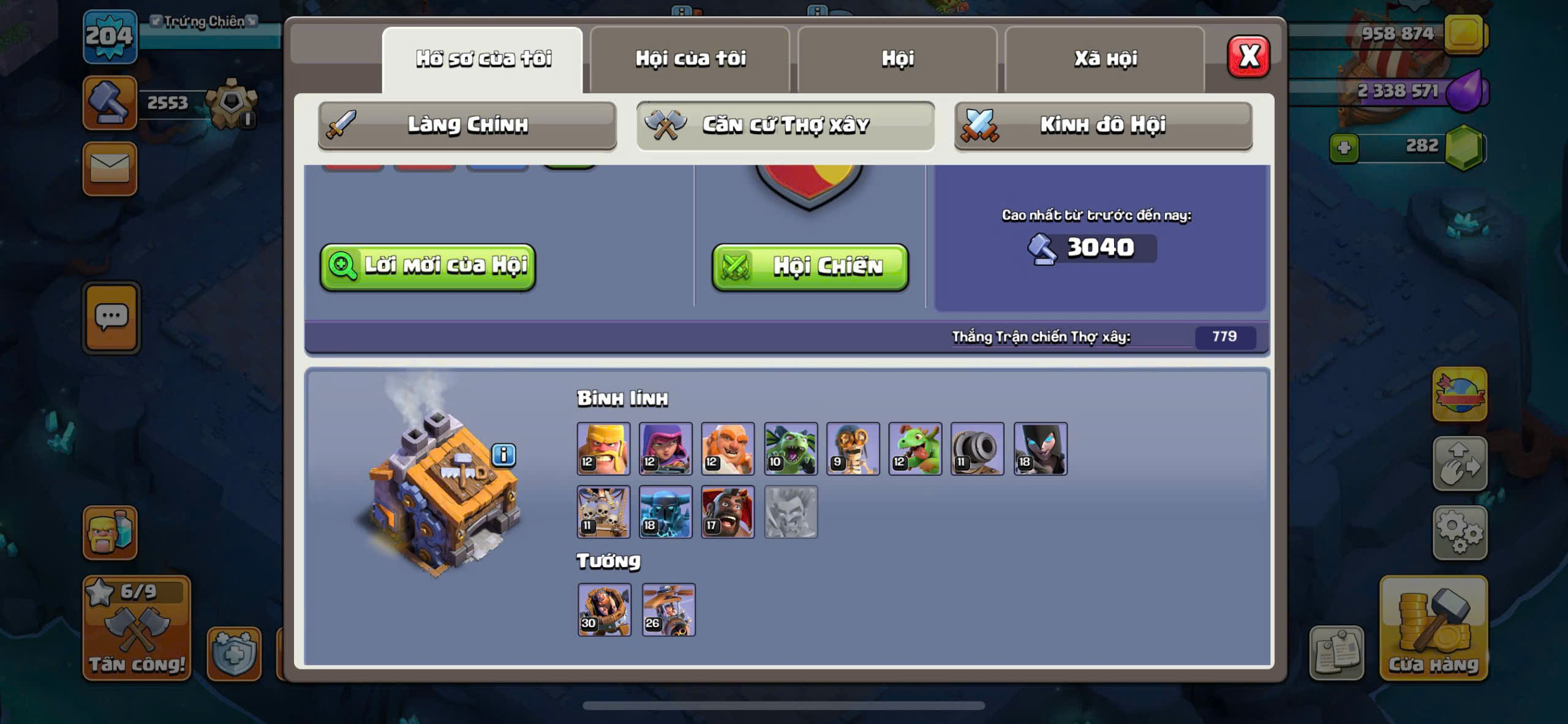Screen dimensions: 1568x724
Task: Open the settings gears
Action: pos(1460,532)
